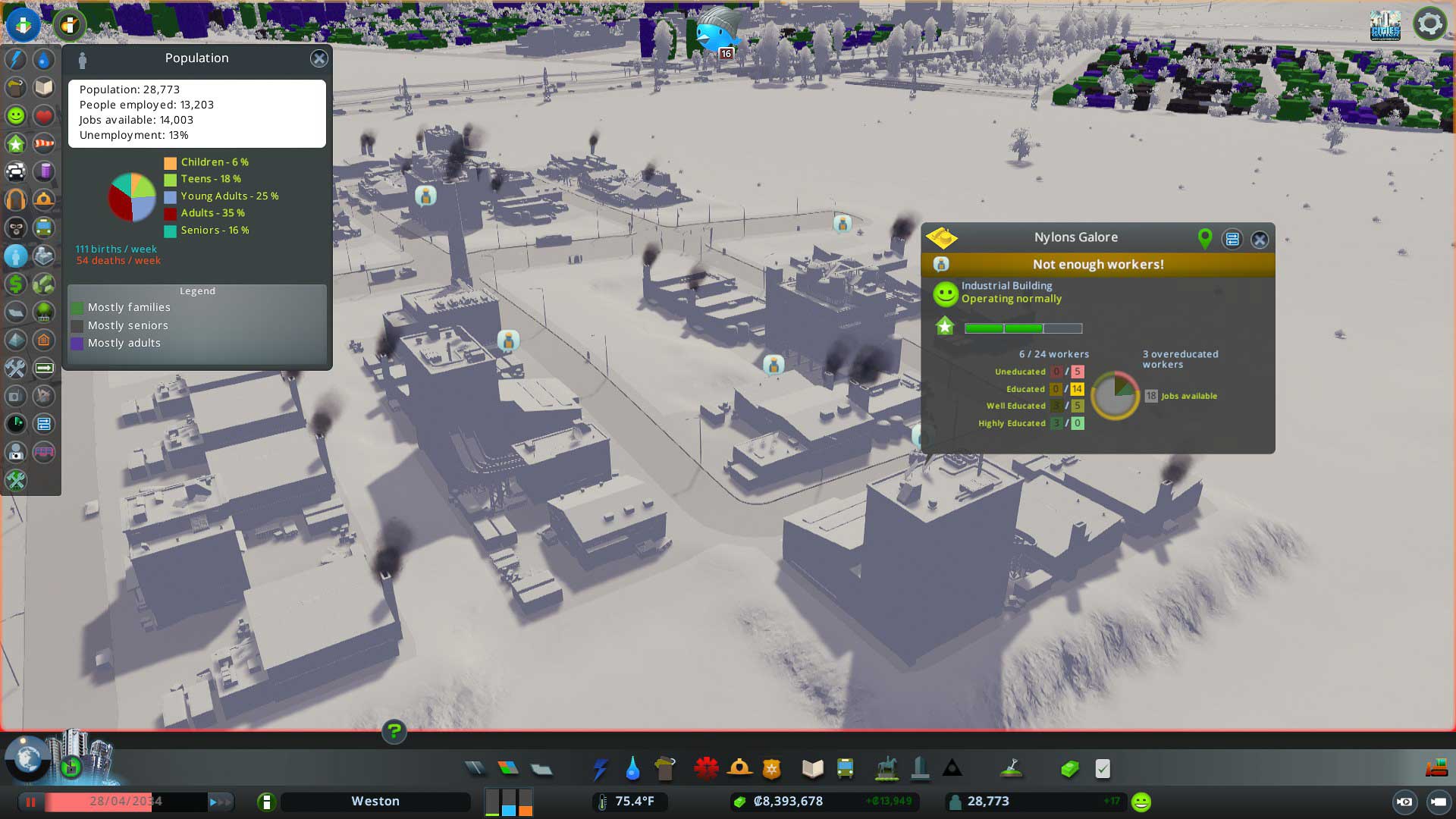Click the green location marker on Nylons Galore
1456x819 pixels.
point(1204,239)
